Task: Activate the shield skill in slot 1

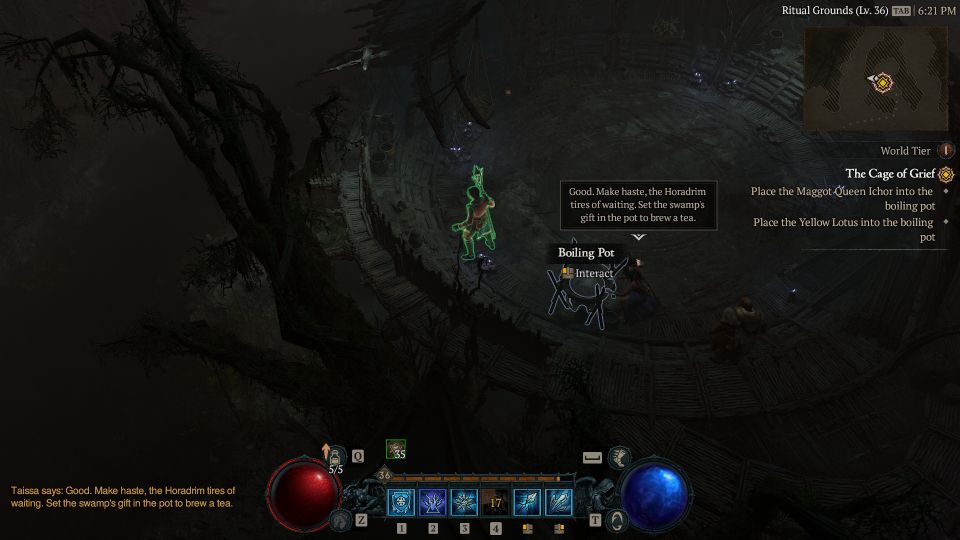Action: [x=401, y=502]
